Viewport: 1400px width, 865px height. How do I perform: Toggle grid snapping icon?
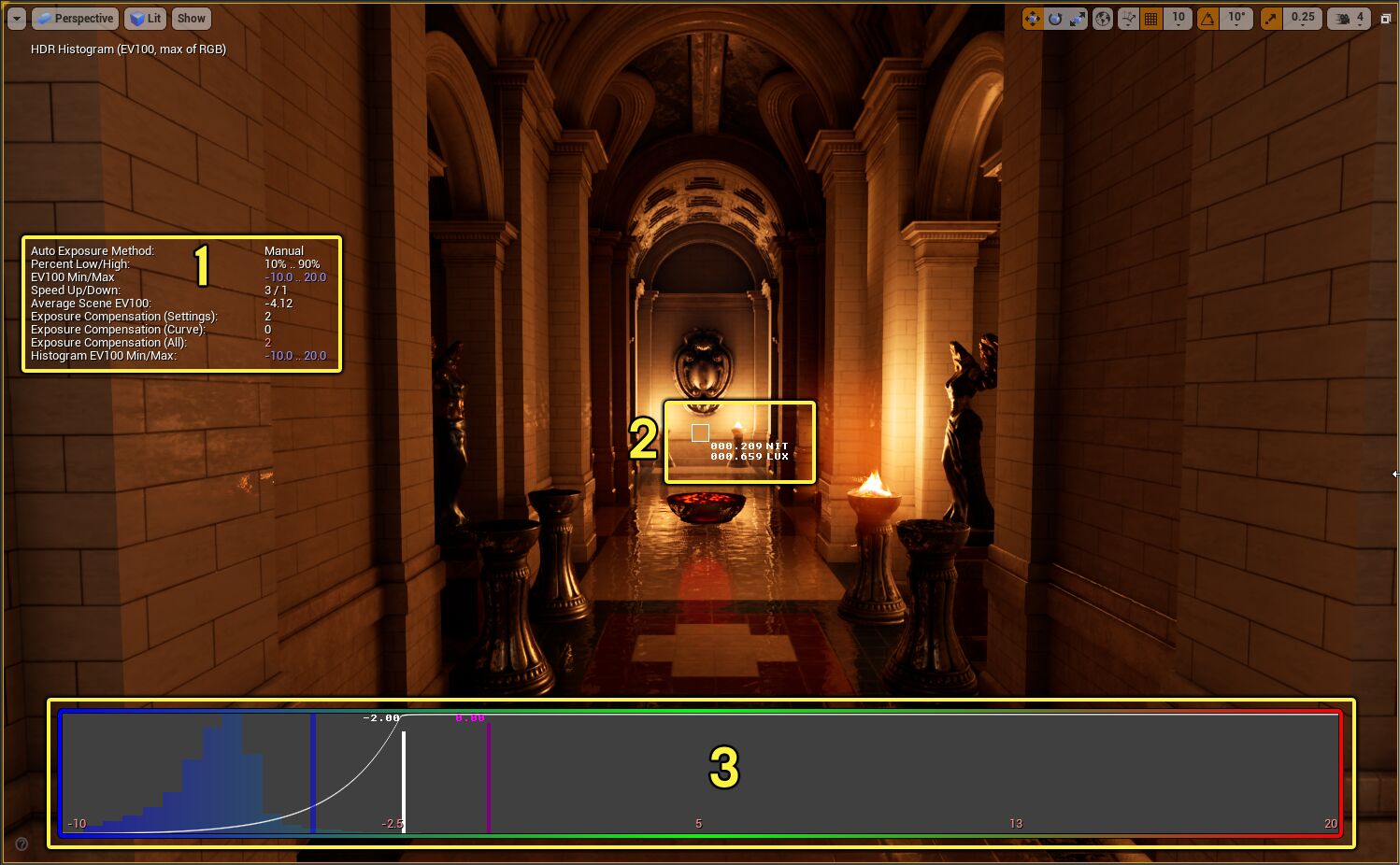pyautogui.click(x=1152, y=18)
